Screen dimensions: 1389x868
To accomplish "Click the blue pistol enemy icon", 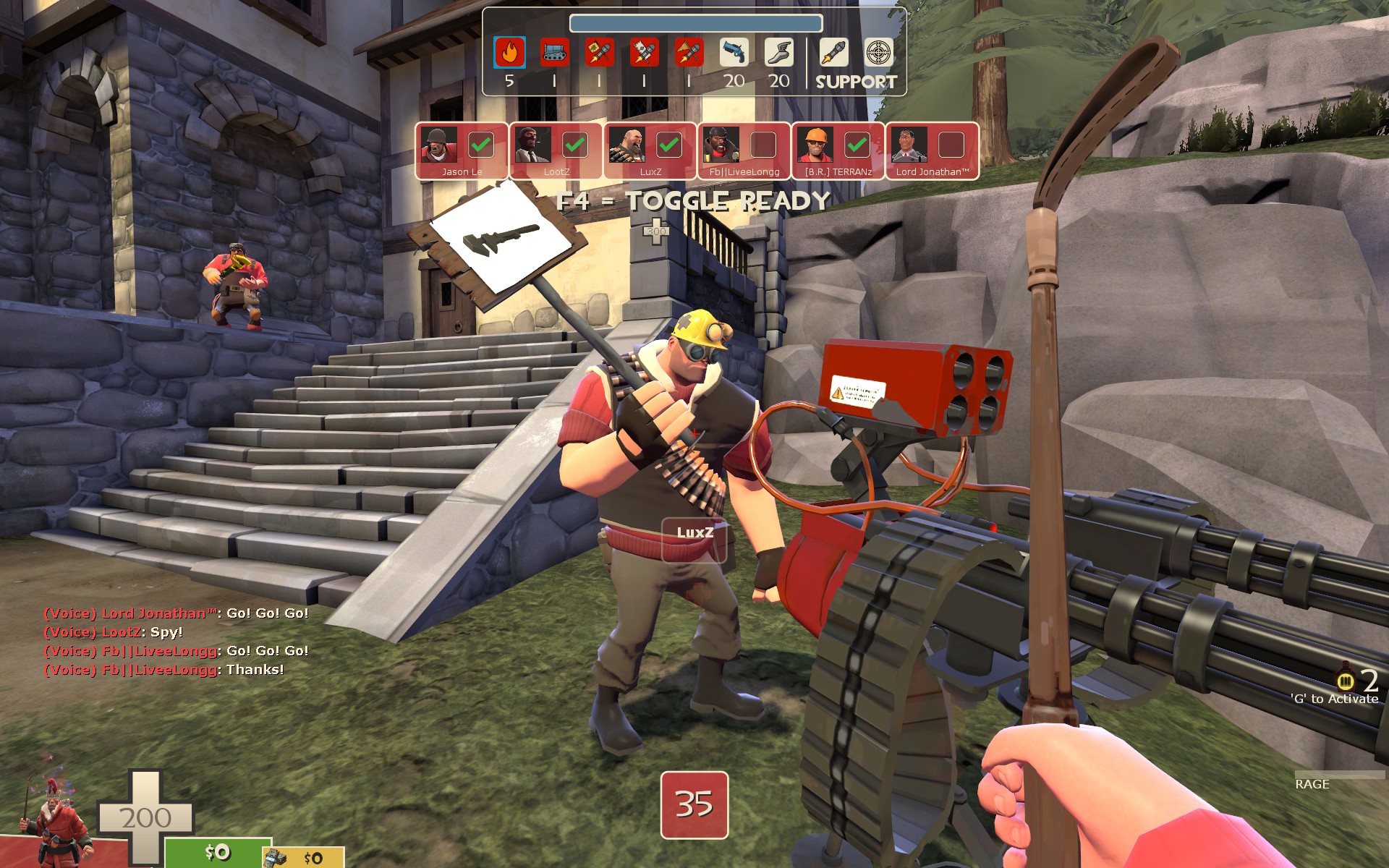I will tap(734, 53).
